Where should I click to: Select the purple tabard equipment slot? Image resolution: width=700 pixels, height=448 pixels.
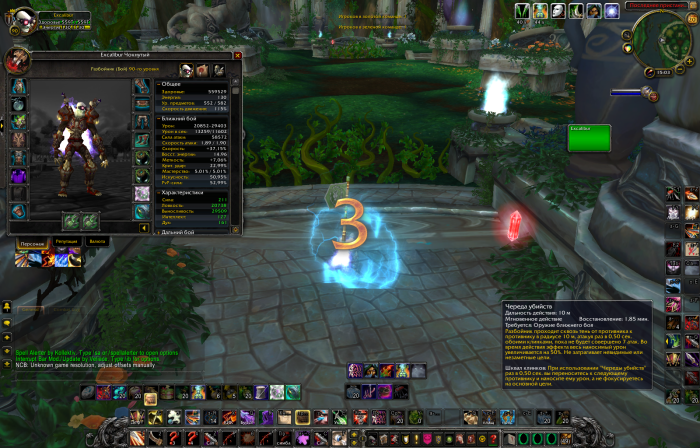coord(19,177)
